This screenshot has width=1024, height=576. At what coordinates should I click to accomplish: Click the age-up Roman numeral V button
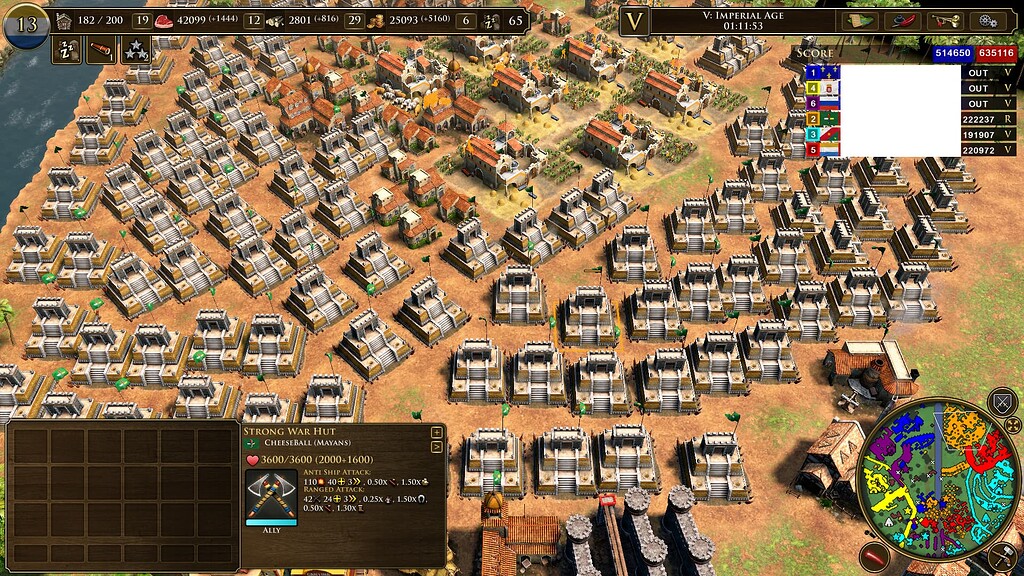[633, 20]
